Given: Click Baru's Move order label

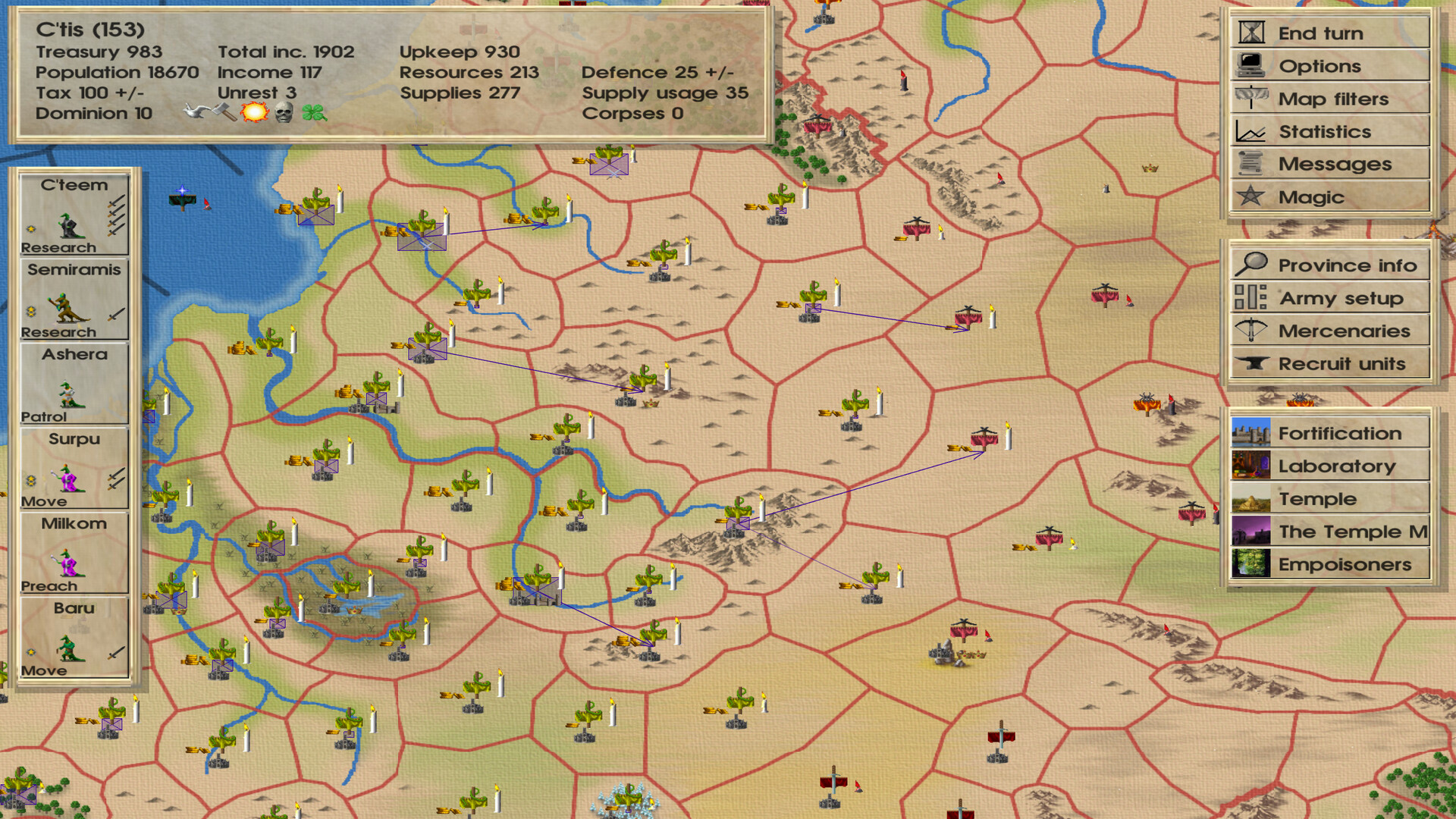Looking at the screenshot, I should coord(43,669).
